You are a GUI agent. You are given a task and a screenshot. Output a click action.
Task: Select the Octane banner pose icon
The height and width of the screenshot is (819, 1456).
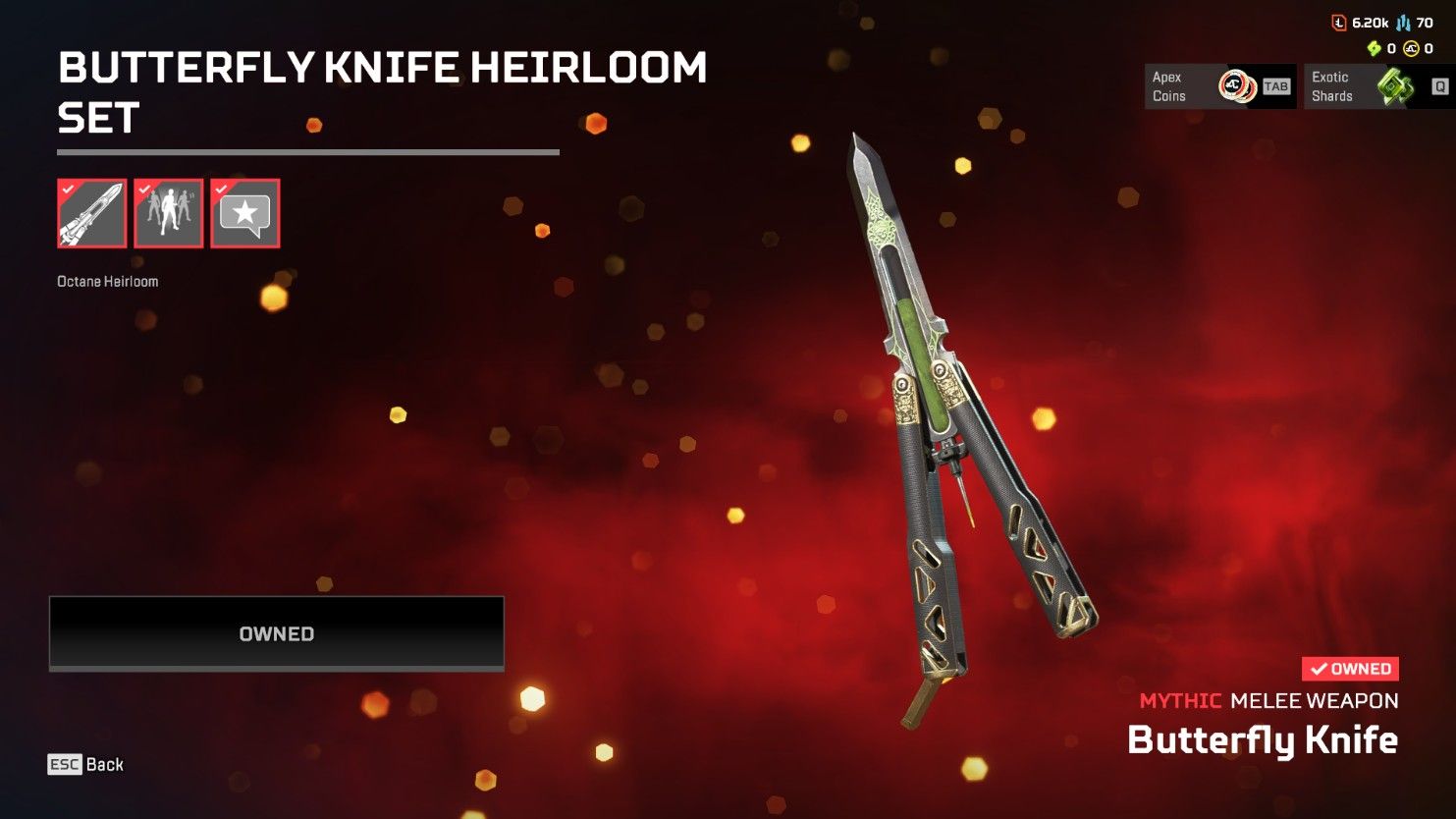point(168,213)
